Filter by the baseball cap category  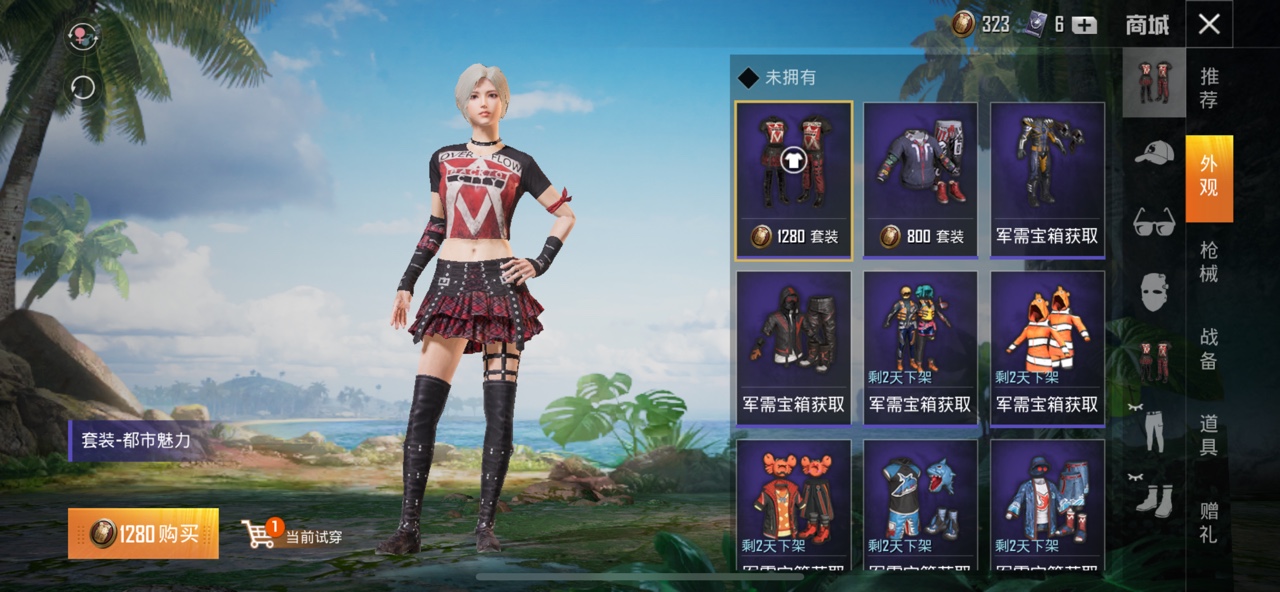click(1154, 153)
